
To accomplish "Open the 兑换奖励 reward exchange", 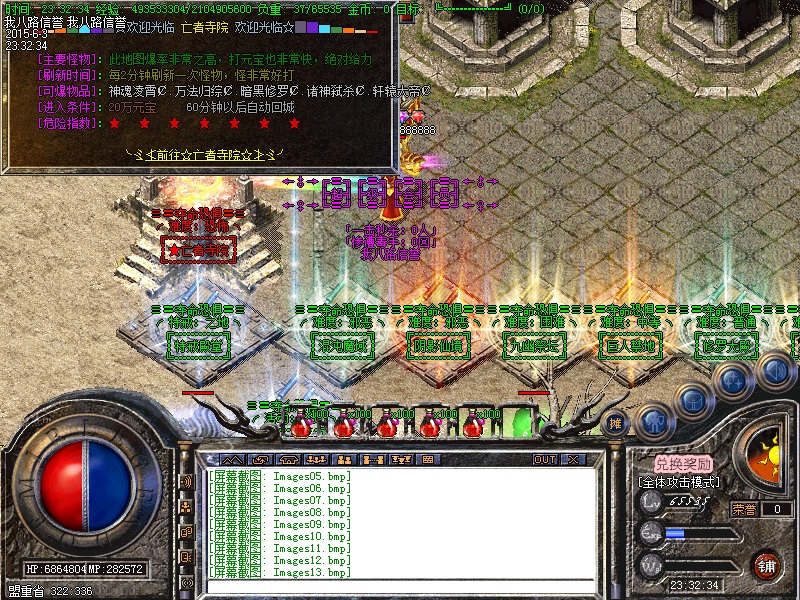I will point(684,464).
